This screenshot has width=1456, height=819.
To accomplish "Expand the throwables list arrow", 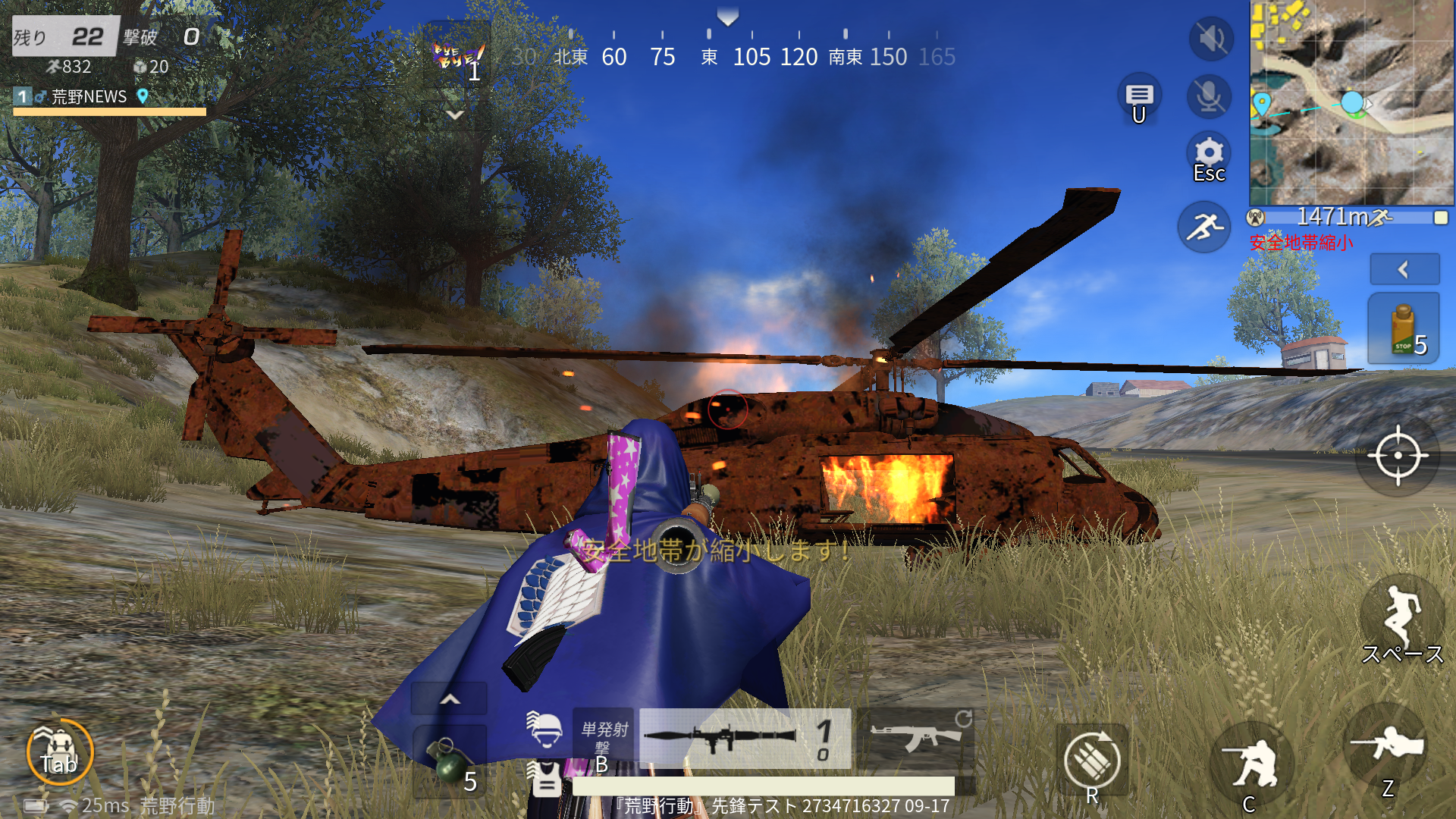I will coord(450,699).
